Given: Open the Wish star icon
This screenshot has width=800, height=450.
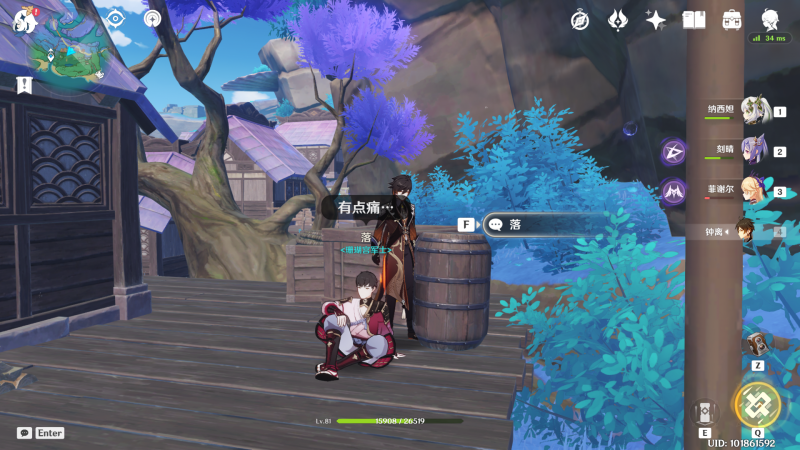Looking at the screenshot, I should (x=656, y=20).
